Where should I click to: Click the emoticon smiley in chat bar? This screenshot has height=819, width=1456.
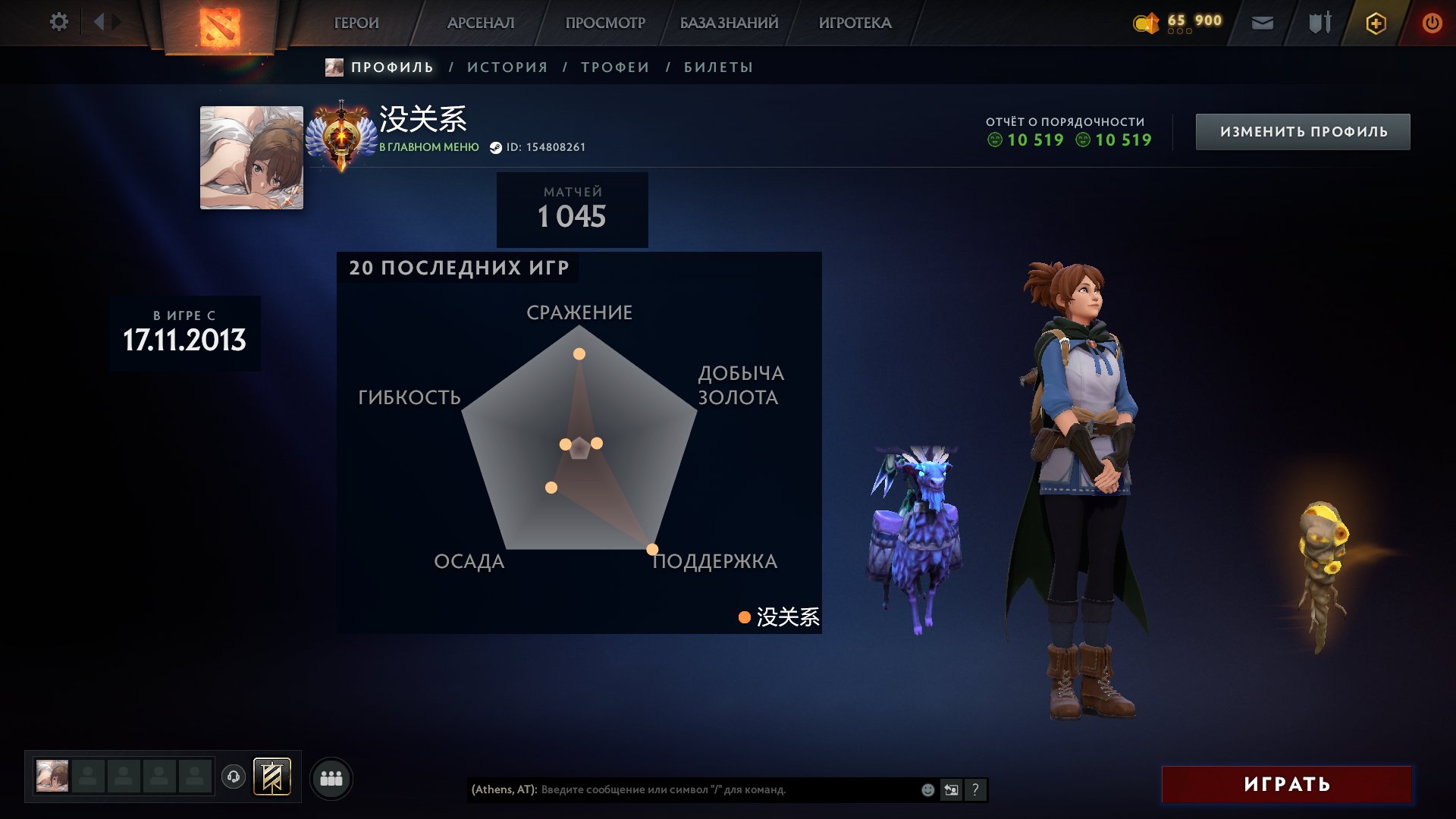(x=927, y=789)
